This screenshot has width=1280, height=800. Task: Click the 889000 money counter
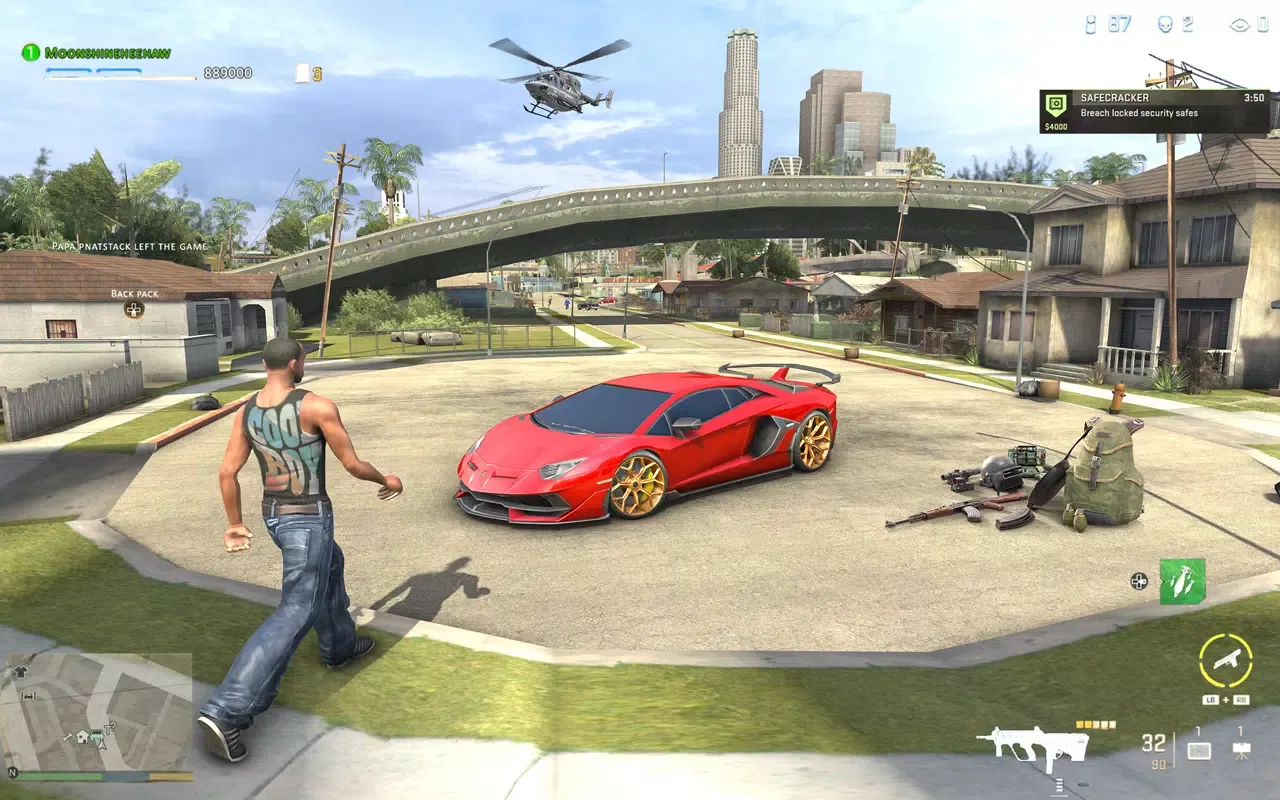[230, 73]
